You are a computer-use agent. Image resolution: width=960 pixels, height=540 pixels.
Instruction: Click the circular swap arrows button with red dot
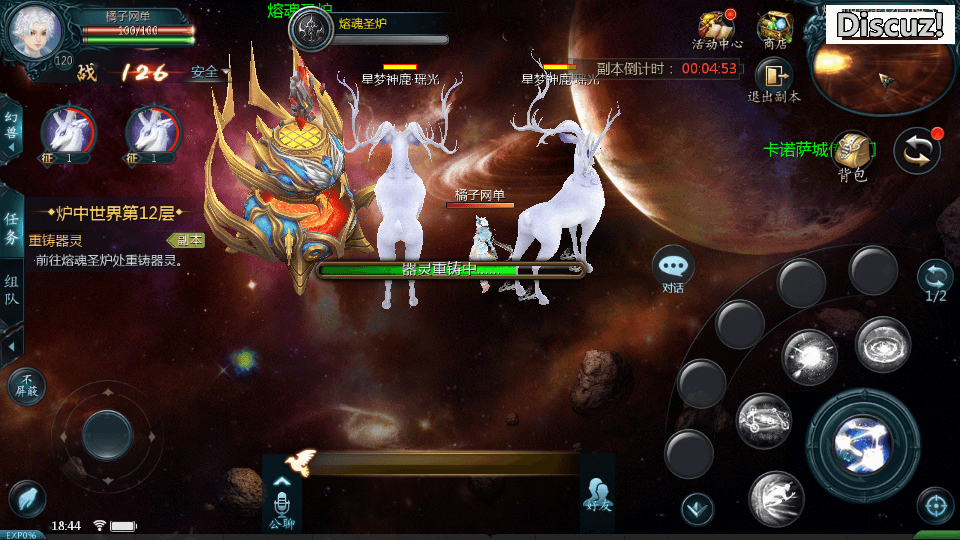coord(916,150)
